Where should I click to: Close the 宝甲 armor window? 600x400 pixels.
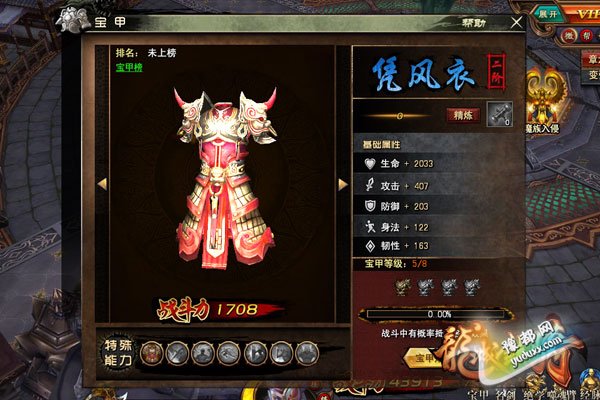point(516,21)
